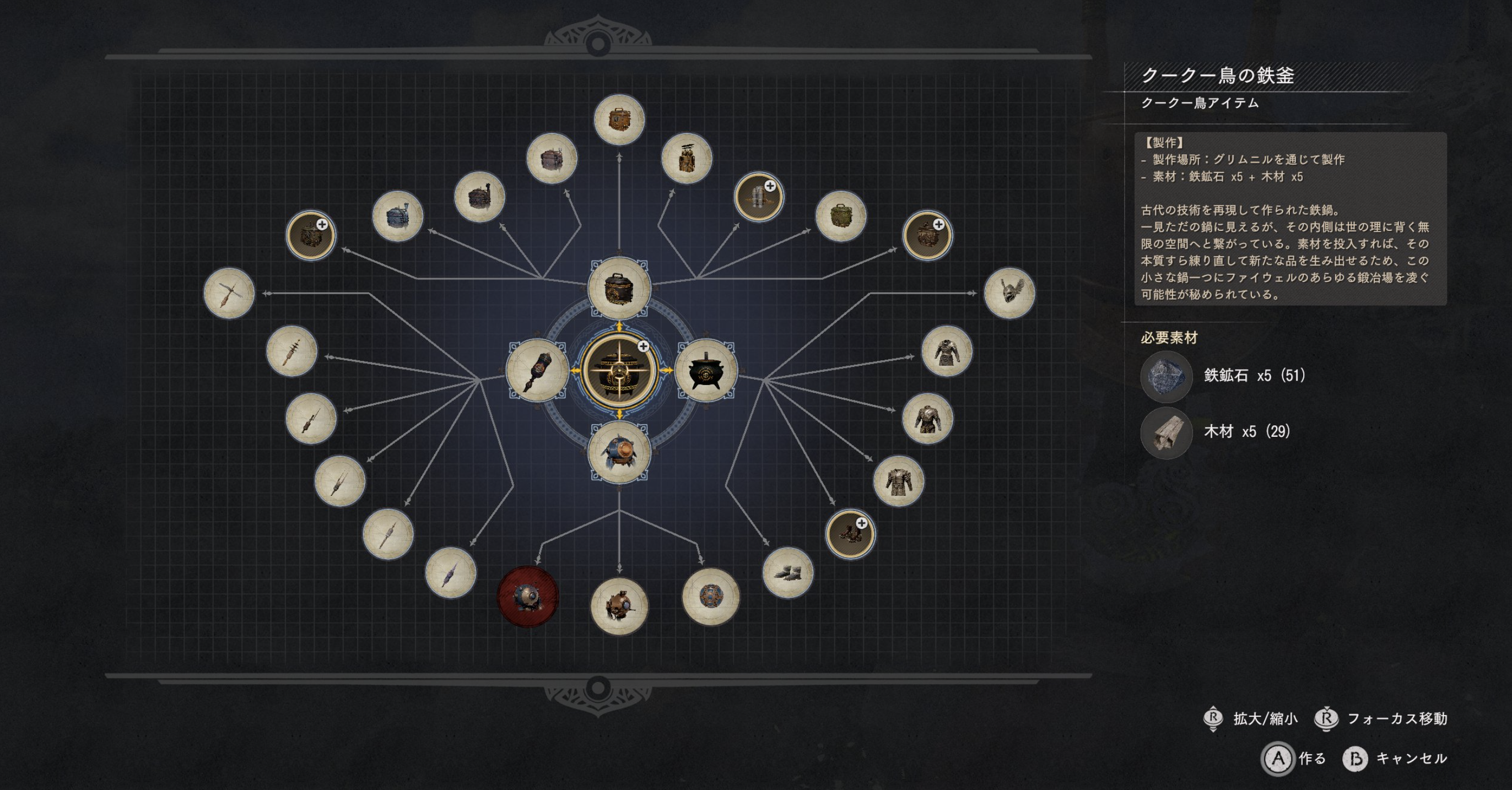The image size is (1512, 790).
Task: Select the winged helmet node
Action: (1009, 293)
